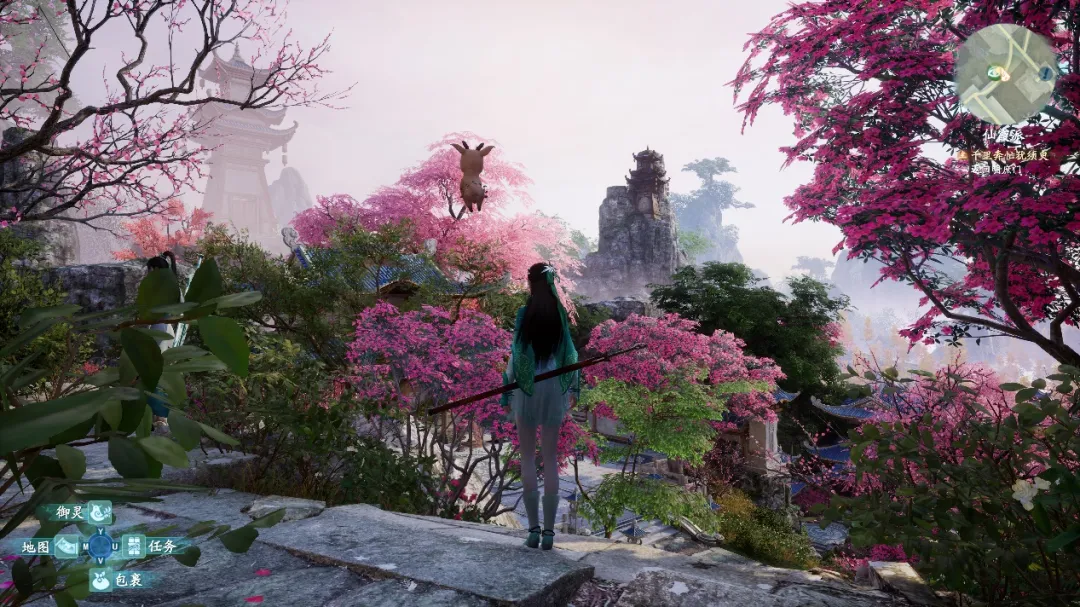This screenshot has width=1080, height=607.
Task: Open the 地图 map screen
Action: point(65,546)
